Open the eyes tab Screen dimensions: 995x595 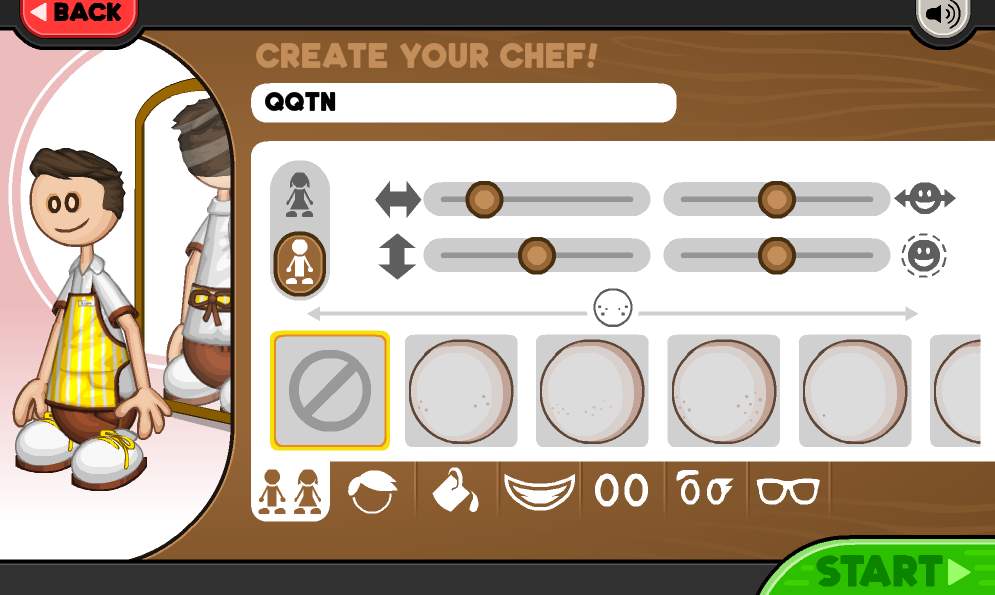(x=621, y=491)
